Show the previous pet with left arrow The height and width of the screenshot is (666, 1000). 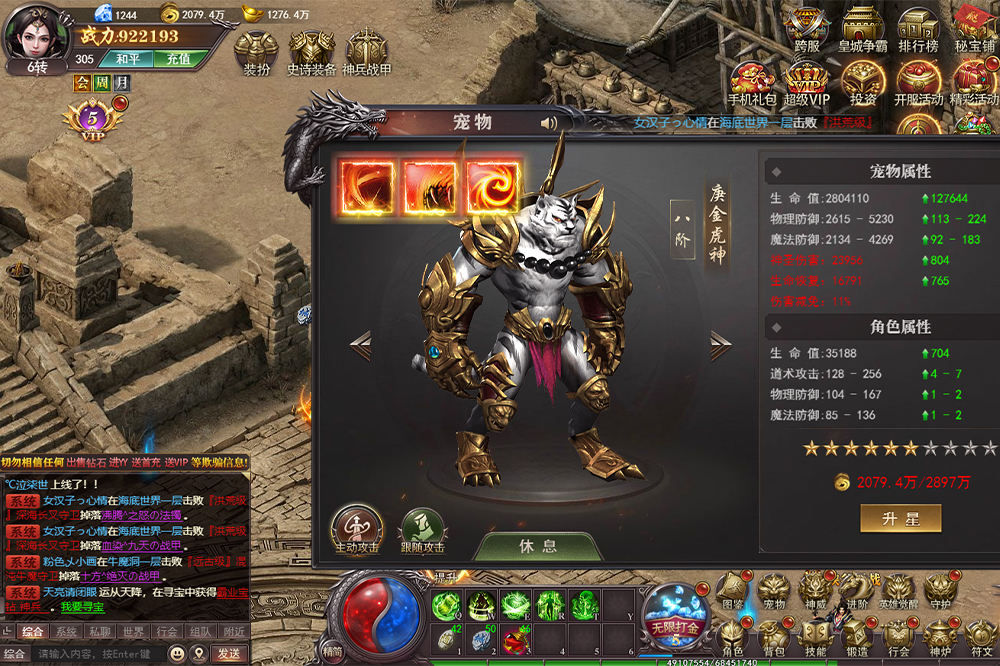click(x=360, y=347)
